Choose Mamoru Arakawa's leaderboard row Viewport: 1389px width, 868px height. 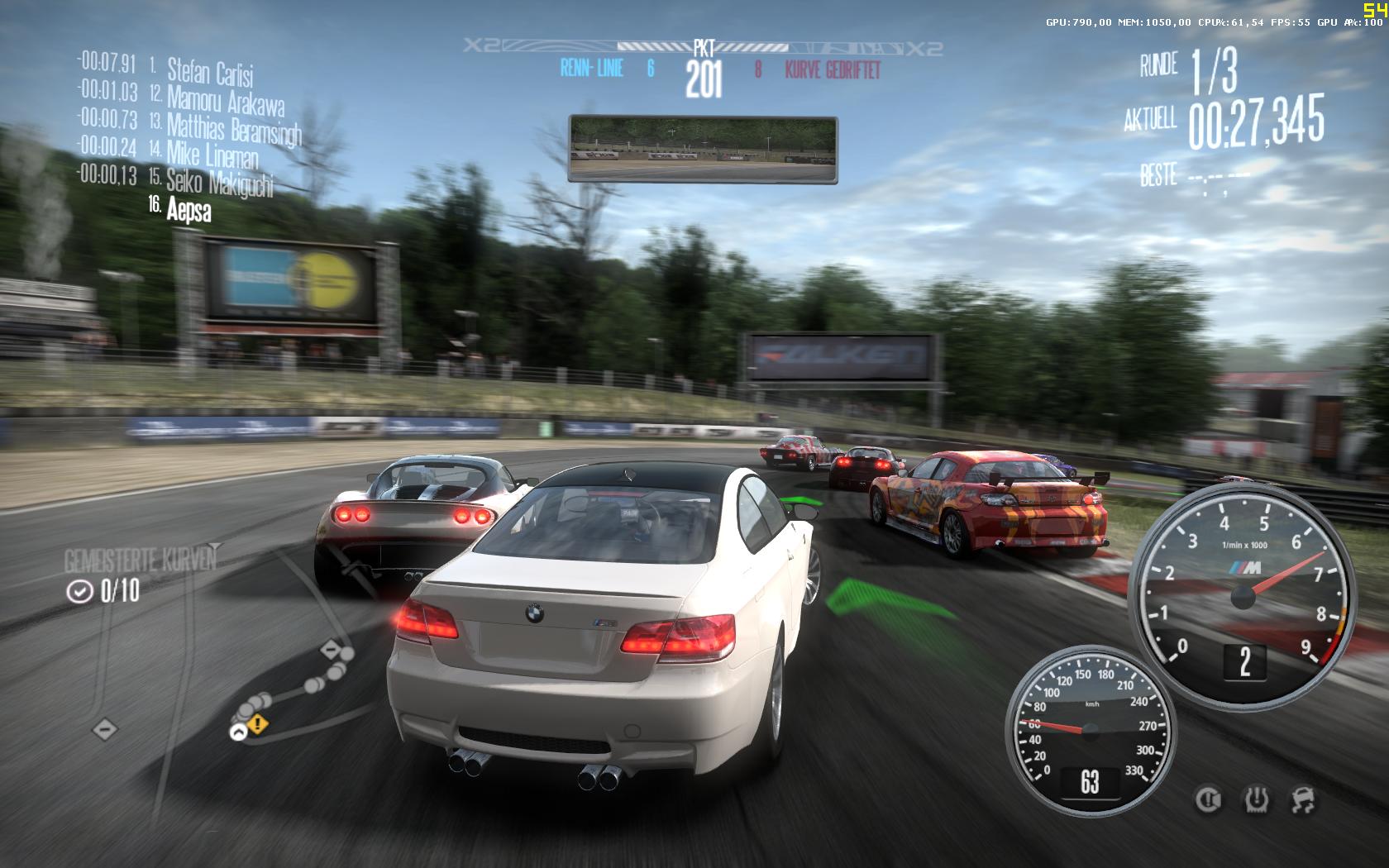coord(225,99)
